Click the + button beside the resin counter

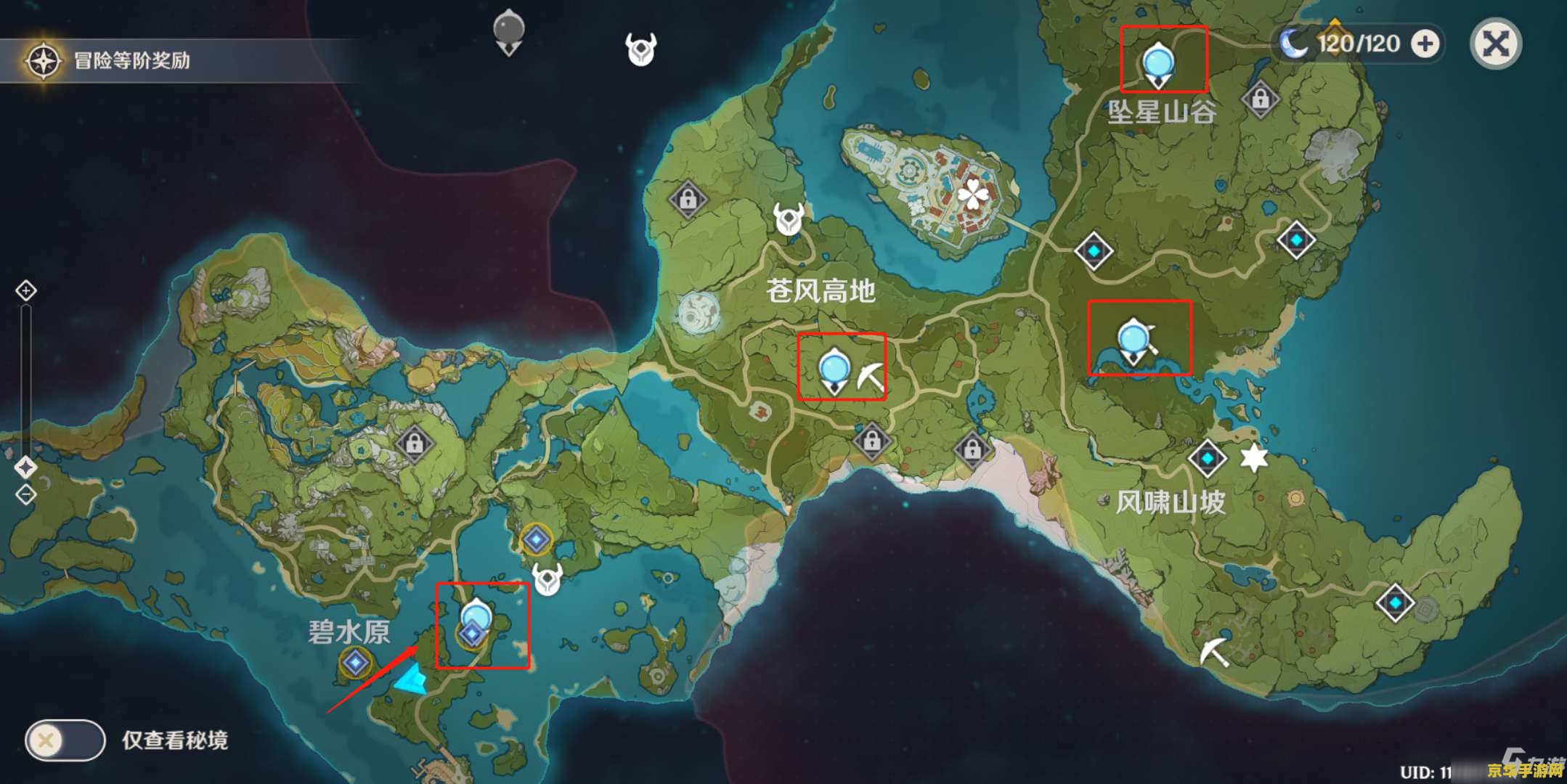(1425, 44)
